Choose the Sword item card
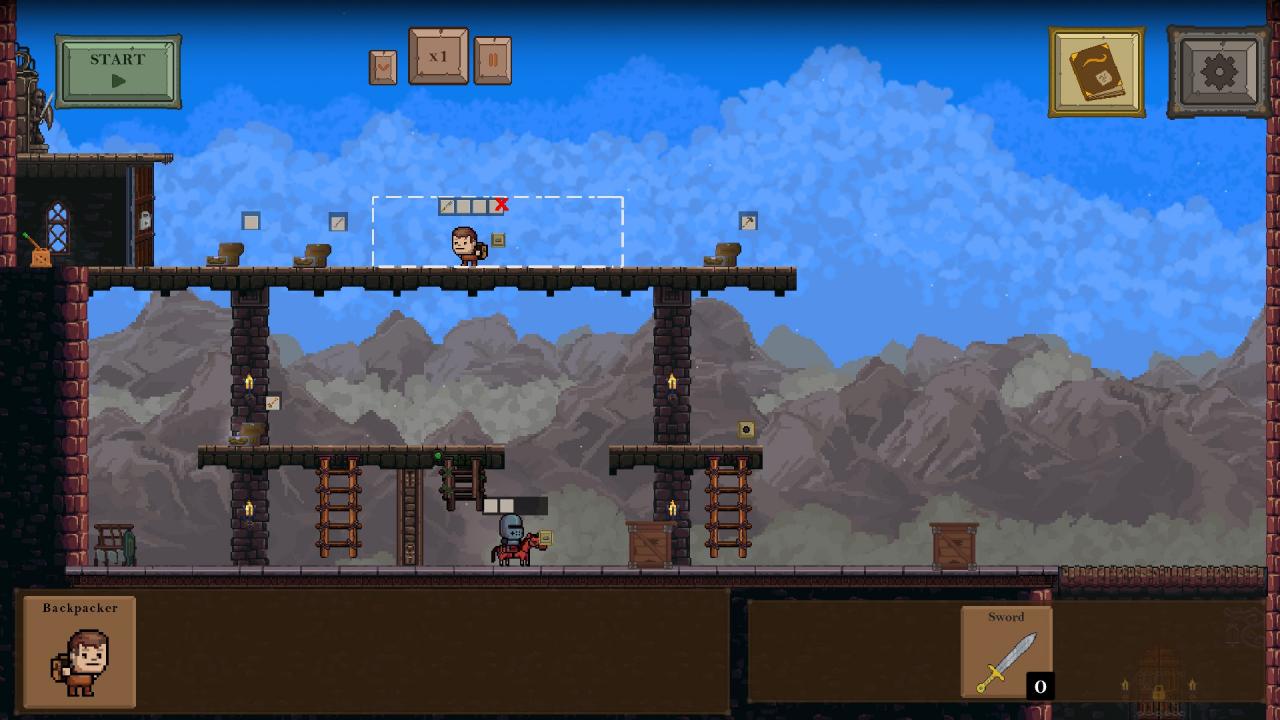This screenshot has width=1280, height=720. (x=1006, y=651)
